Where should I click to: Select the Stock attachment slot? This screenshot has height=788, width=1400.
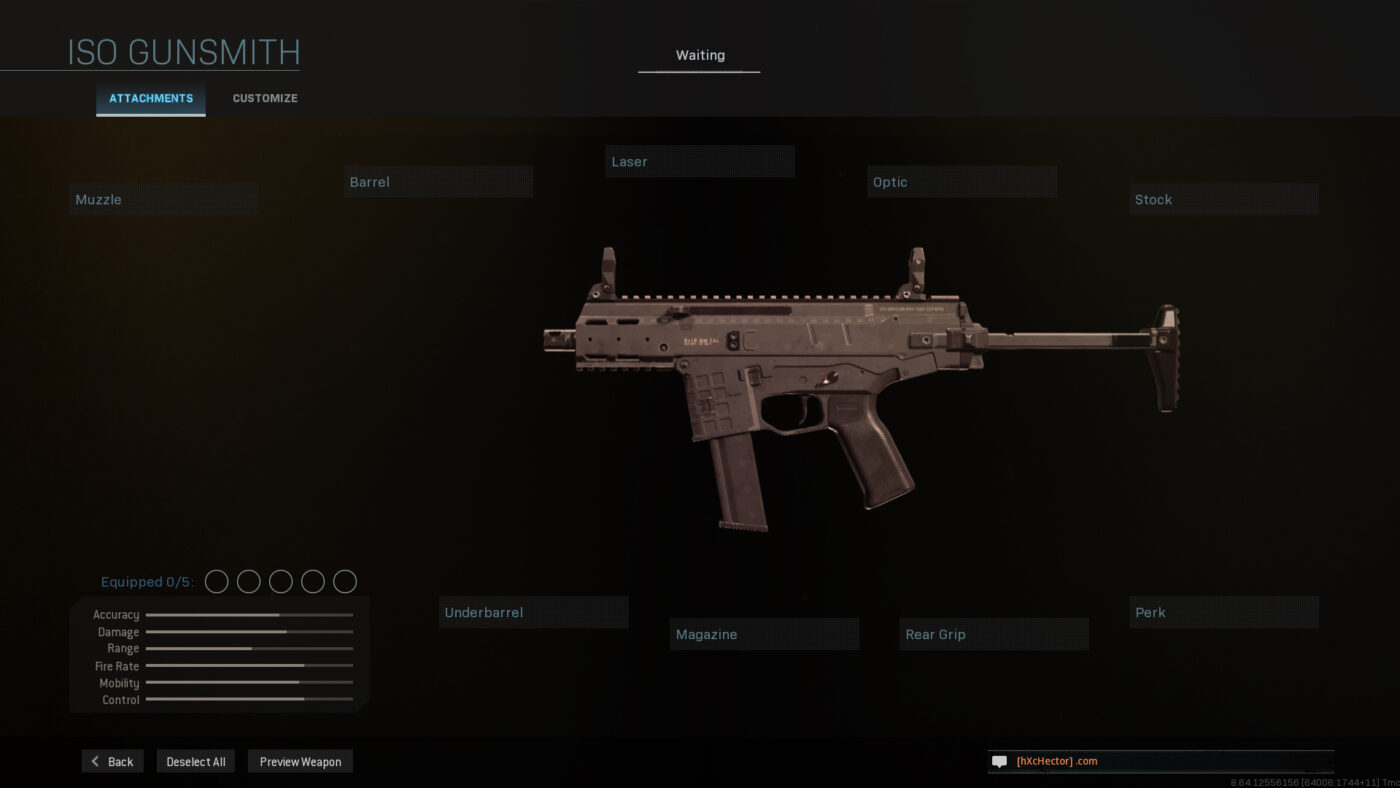pos(1223,199)
